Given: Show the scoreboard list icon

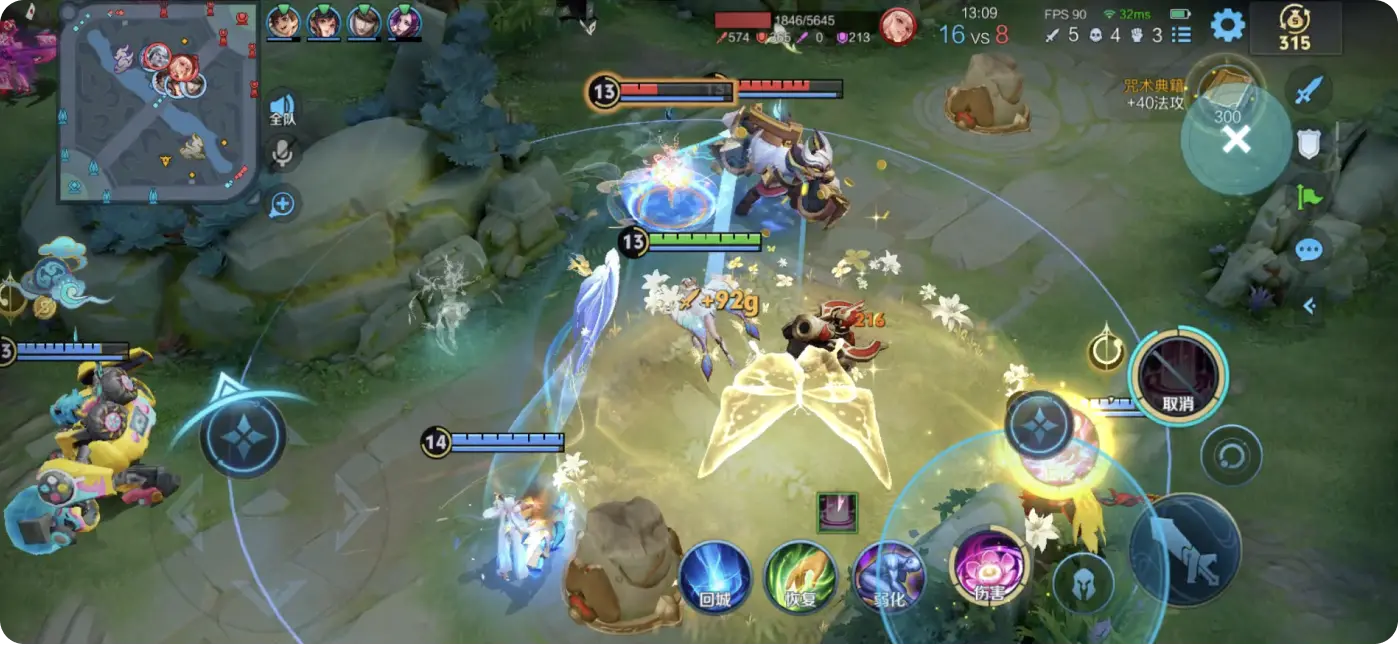Looking at the screenshot, I should (1182, 35).
